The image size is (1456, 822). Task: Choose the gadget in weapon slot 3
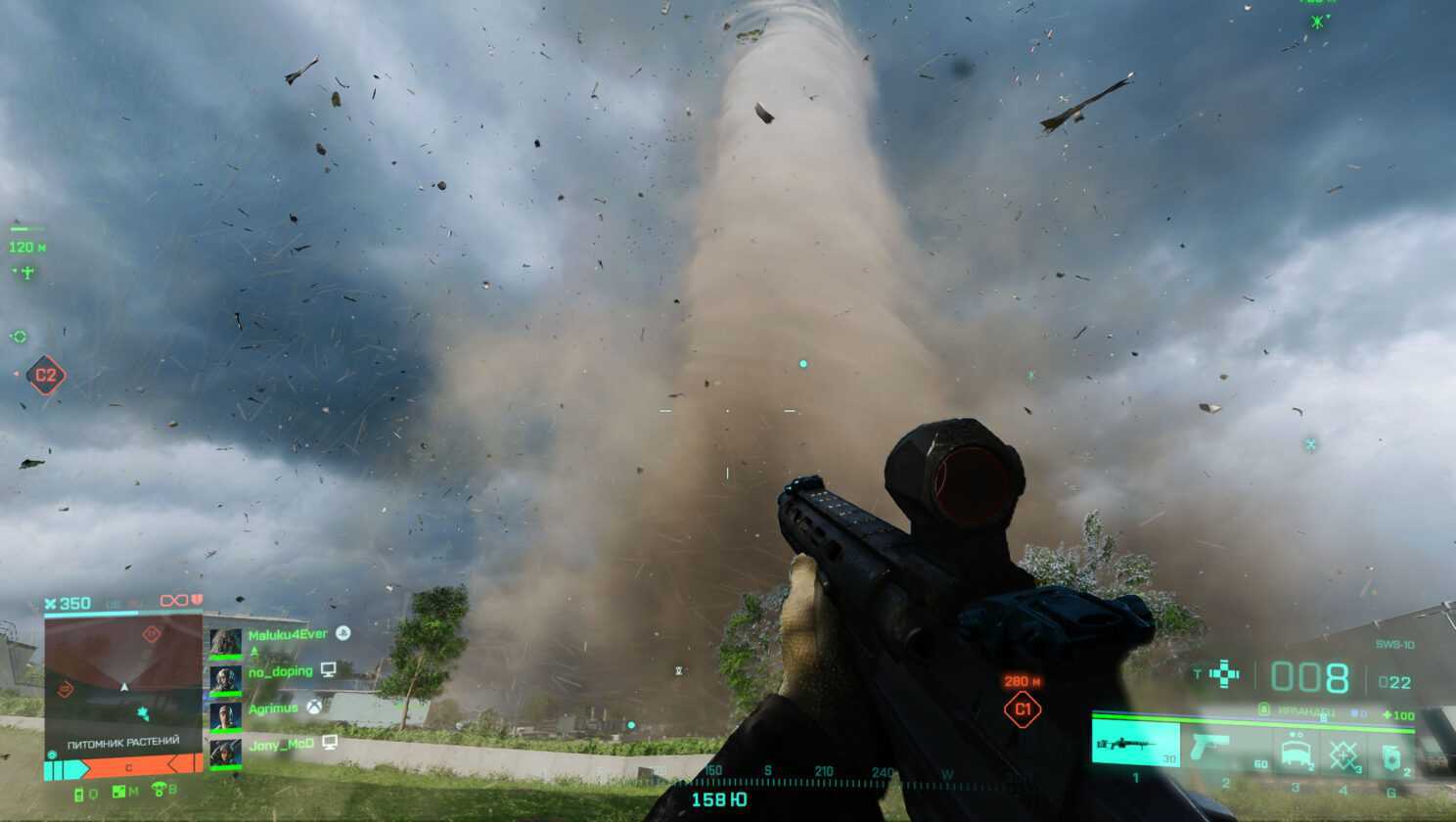(x=1295, y=751)
